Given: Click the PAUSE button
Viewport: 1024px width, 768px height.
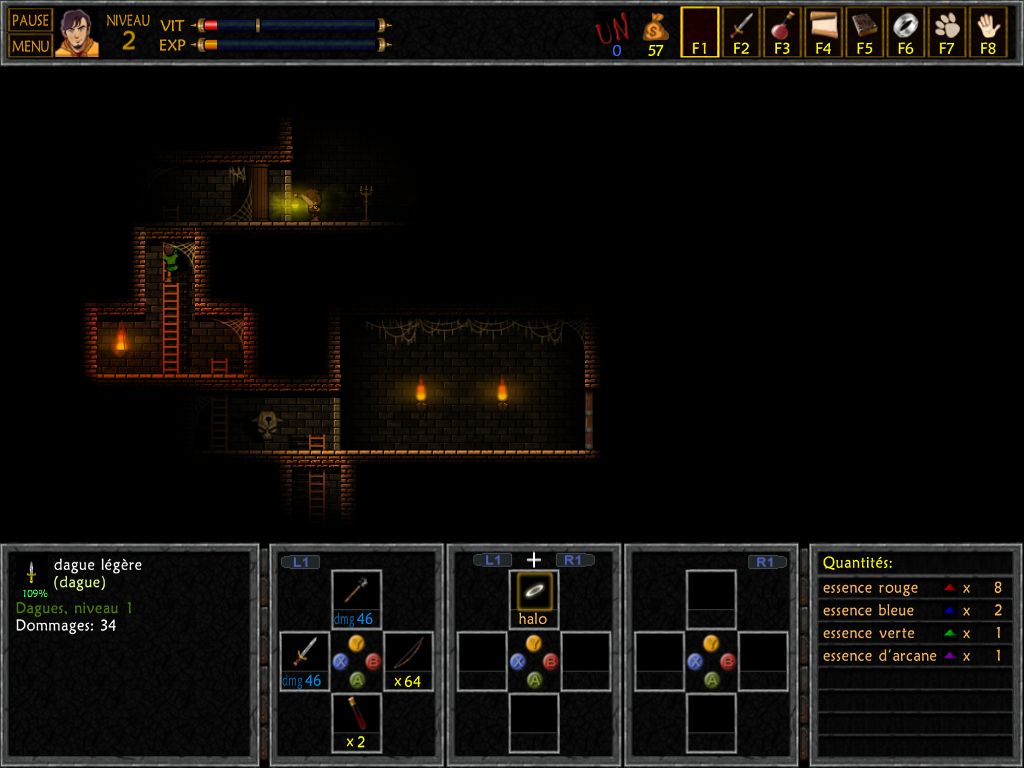Looking at the screenshot, I should click(x=30, y=20).
